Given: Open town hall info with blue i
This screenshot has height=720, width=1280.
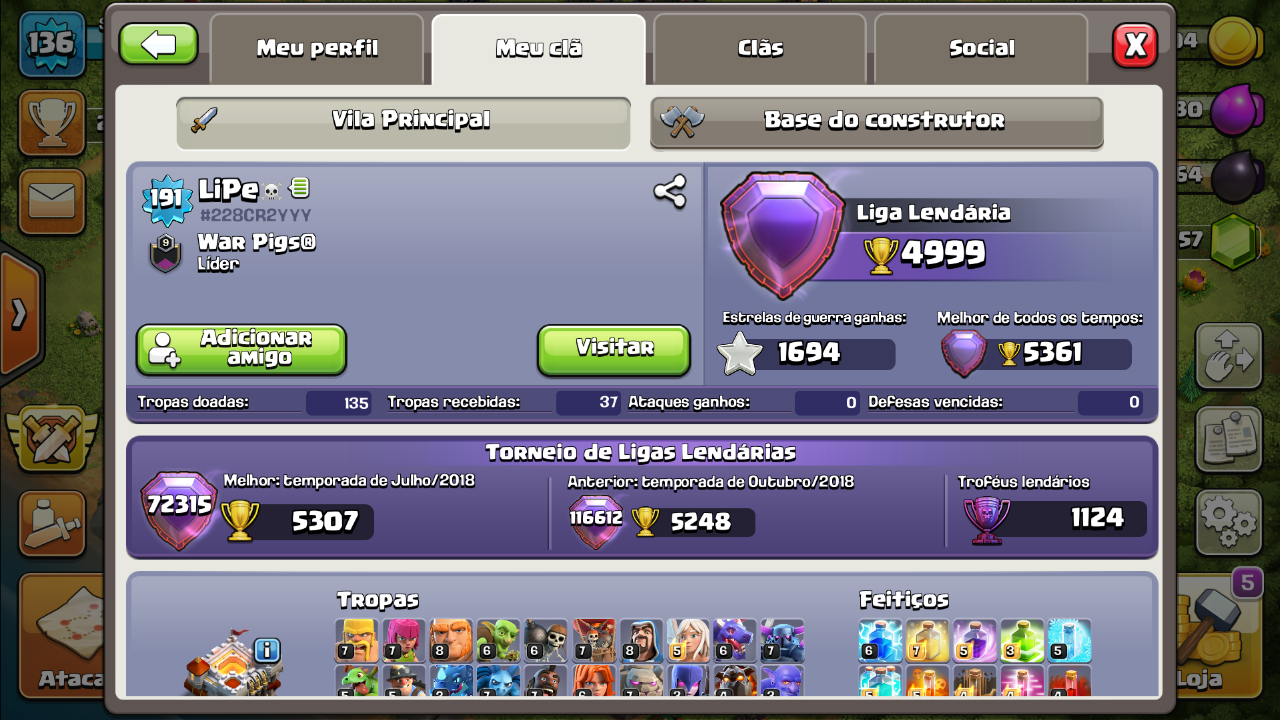Looking at the screenshot, I should (267, 651).
